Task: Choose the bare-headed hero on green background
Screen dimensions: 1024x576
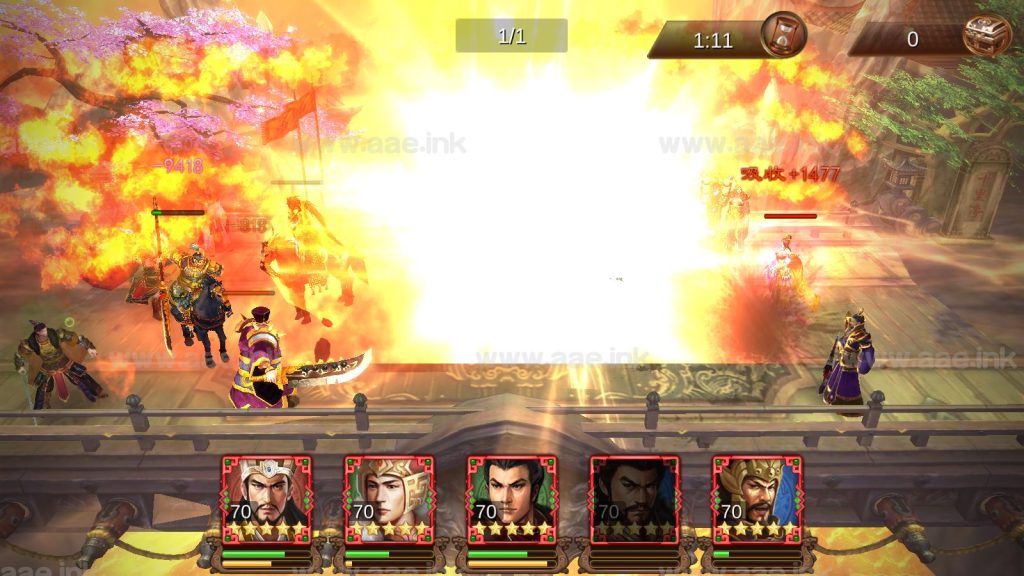Action: [x=512, y=499]
